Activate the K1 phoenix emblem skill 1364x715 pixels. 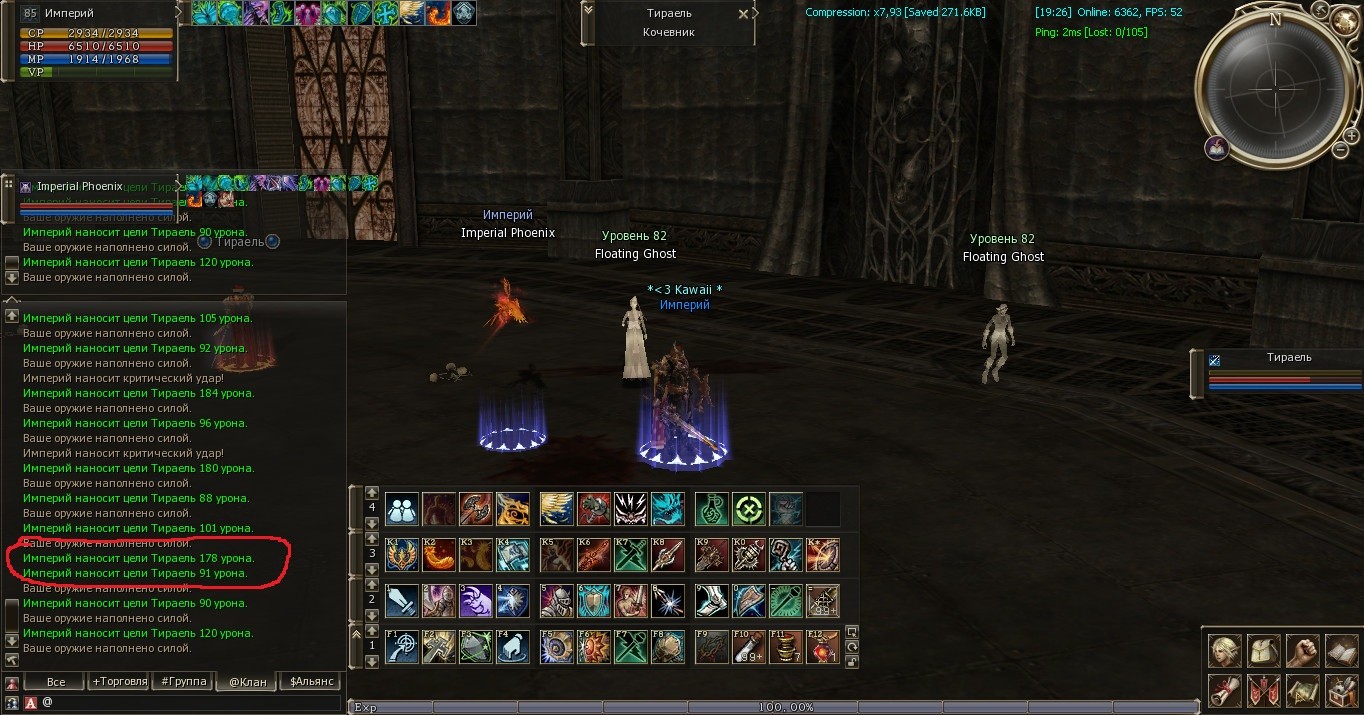click(402, 555)
